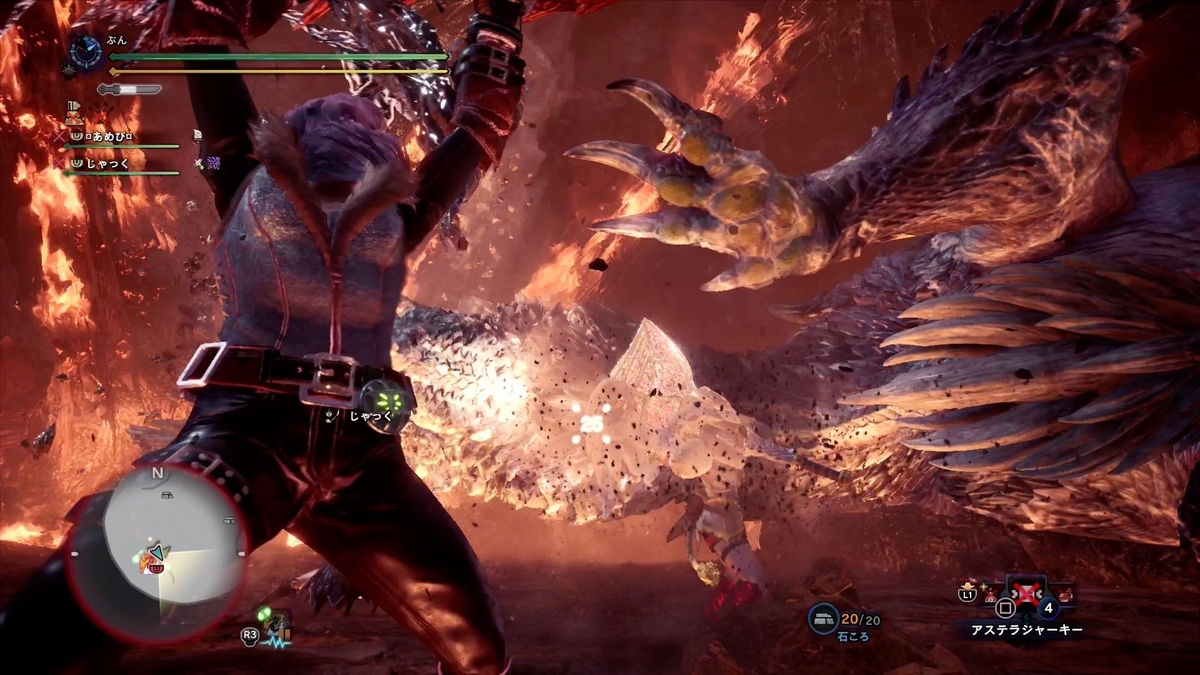
Task: Select party member じゃっく in the list
Action: coord(110,161)
